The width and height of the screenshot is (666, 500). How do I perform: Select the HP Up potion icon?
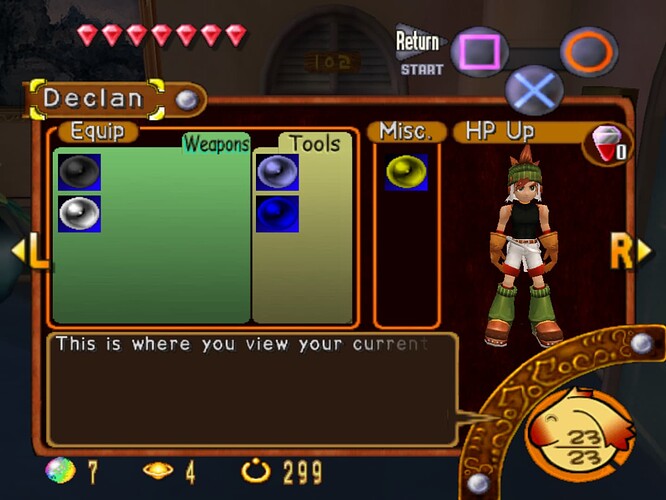(x=608, y=143)
